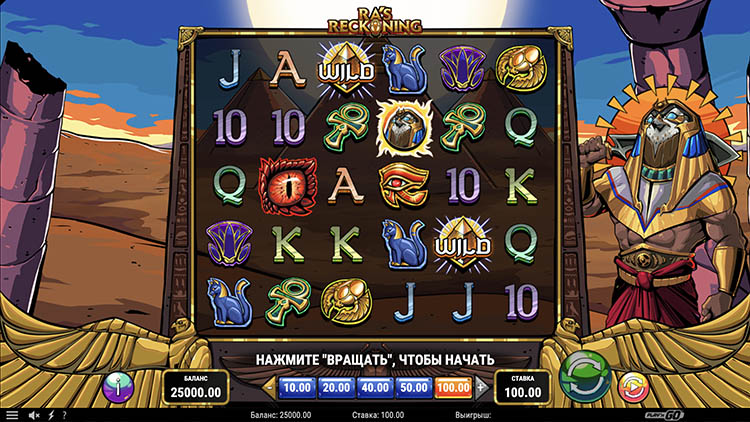
Task: Decrease the bet with the minus button
Action: (x=268, y=386)
